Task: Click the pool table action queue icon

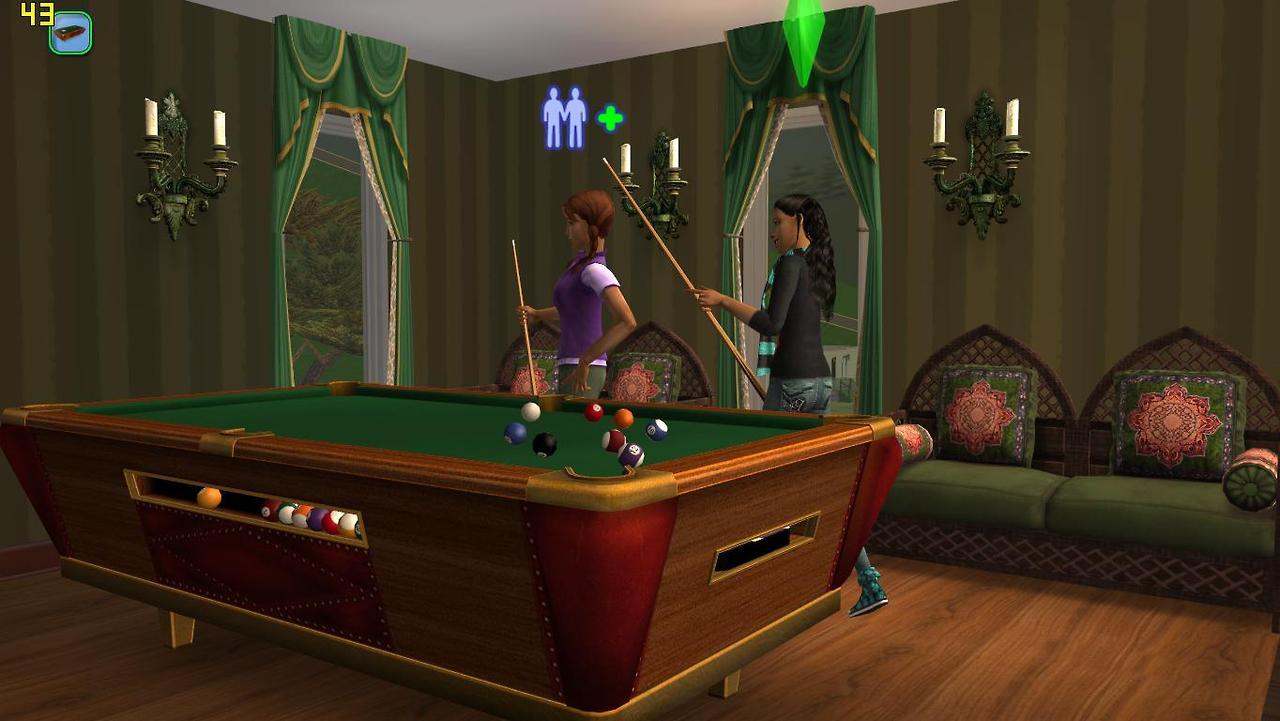Action: pos(70,33)
